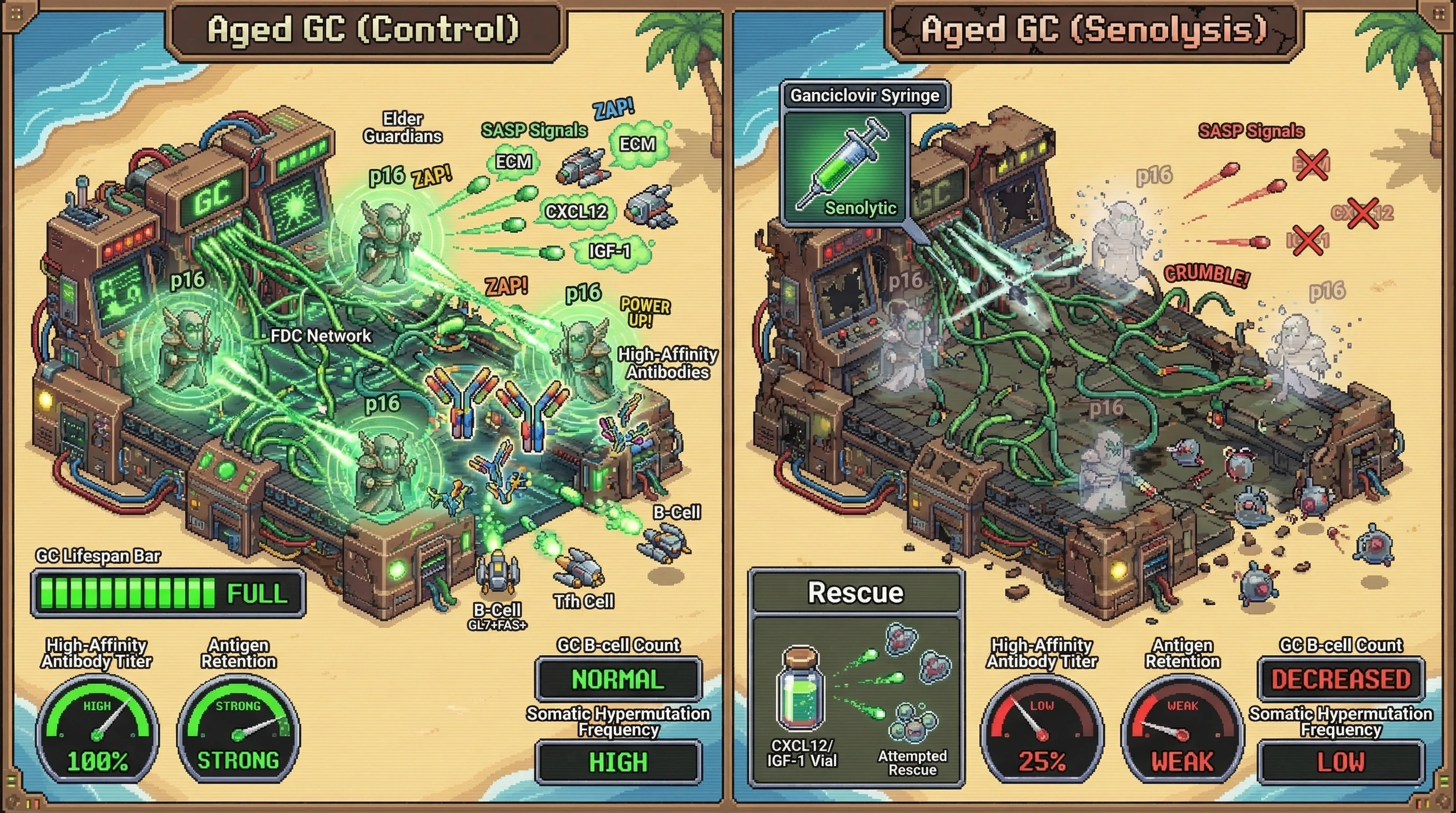Open the Rescue panel header
The width and height of the screenshot is (1456, 813).
(856, 592)
